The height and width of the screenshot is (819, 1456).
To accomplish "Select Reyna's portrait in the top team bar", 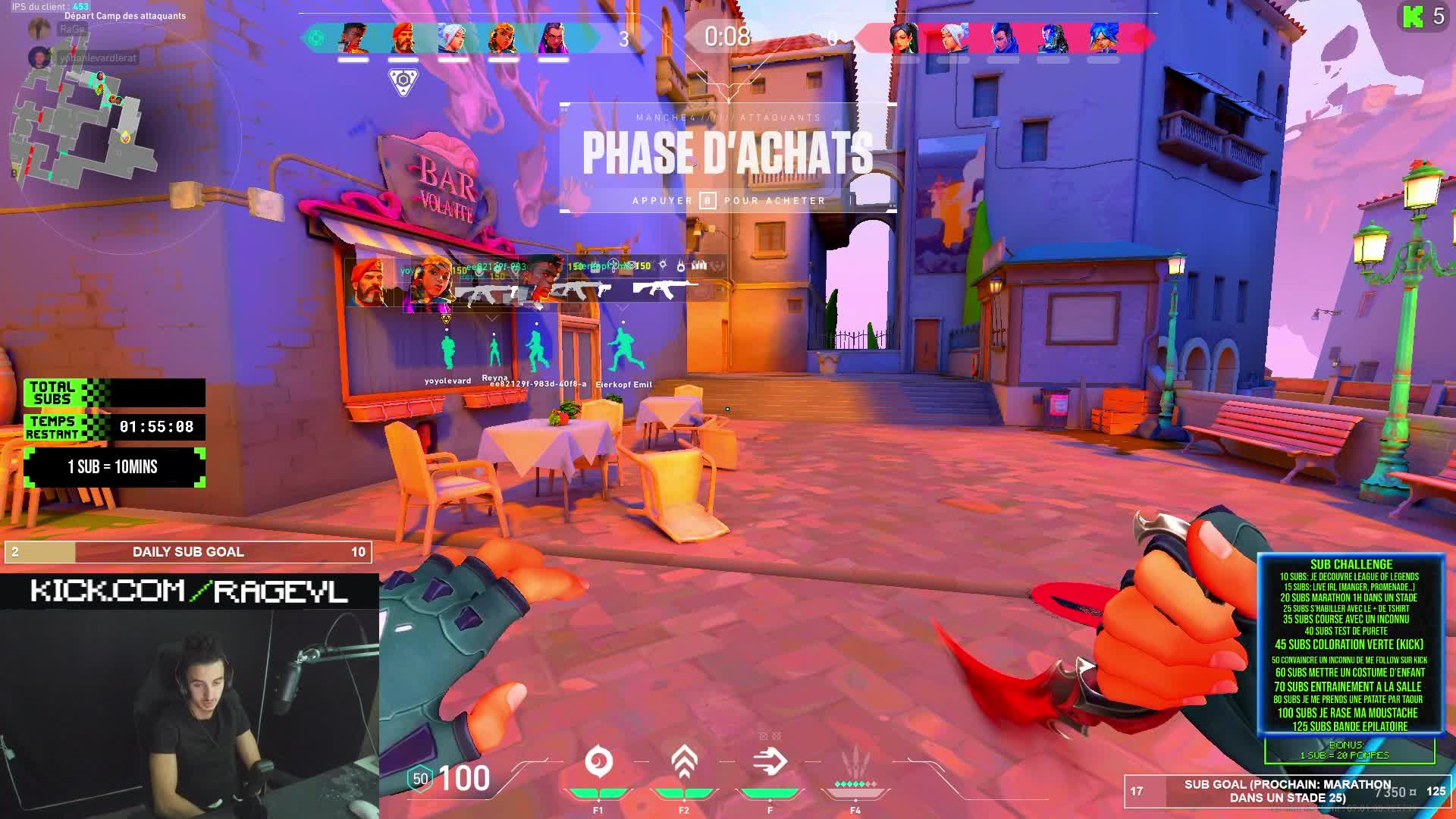I will point(552,37).
